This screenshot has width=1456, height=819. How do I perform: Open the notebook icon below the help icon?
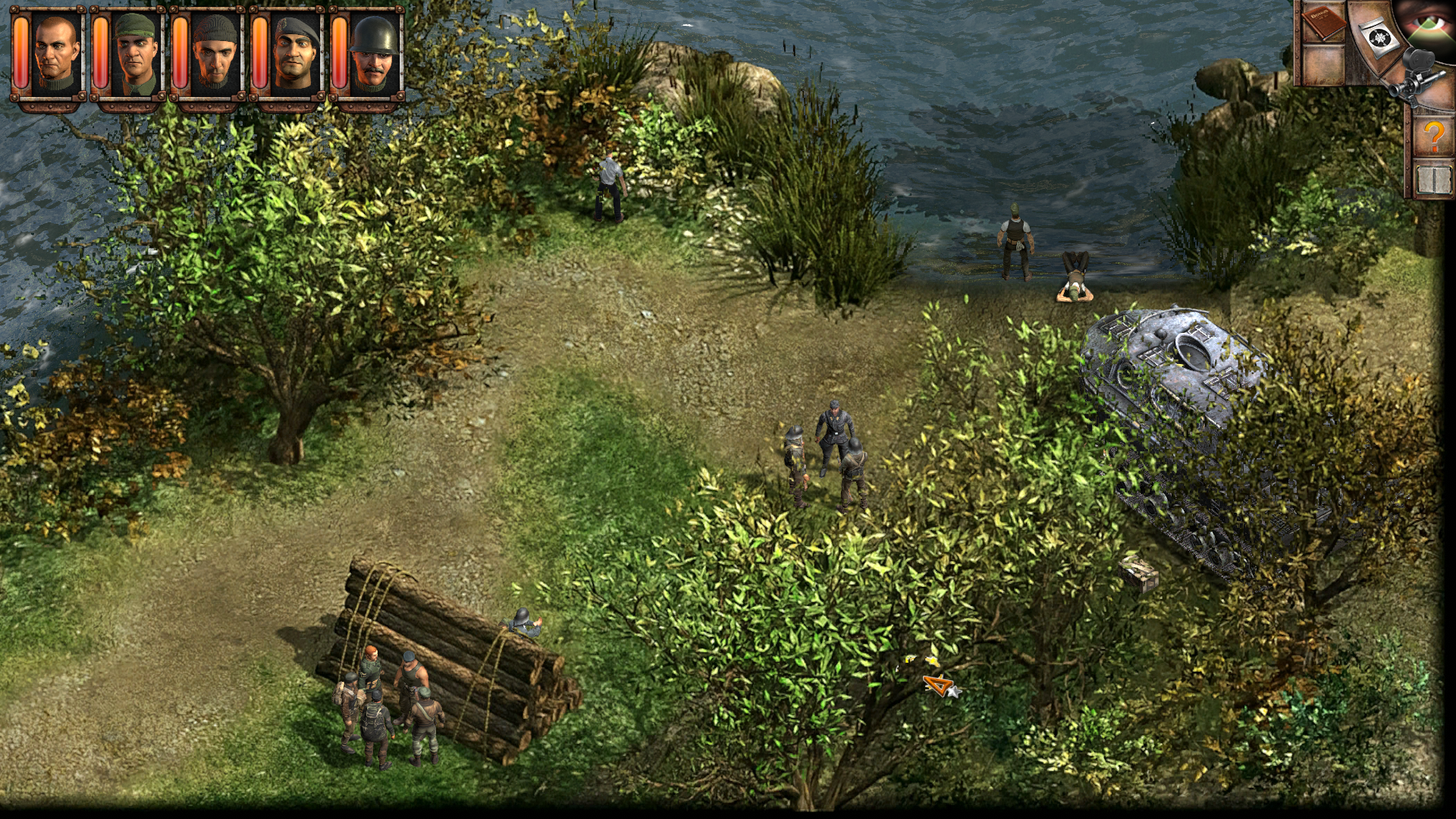pyautogui.click(x=1434, y=179)
